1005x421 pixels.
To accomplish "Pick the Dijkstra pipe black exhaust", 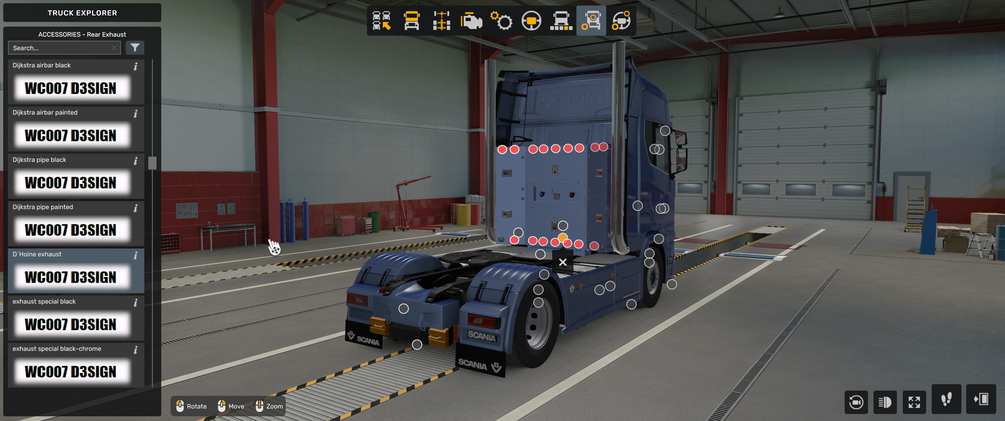I will (70, 182).
